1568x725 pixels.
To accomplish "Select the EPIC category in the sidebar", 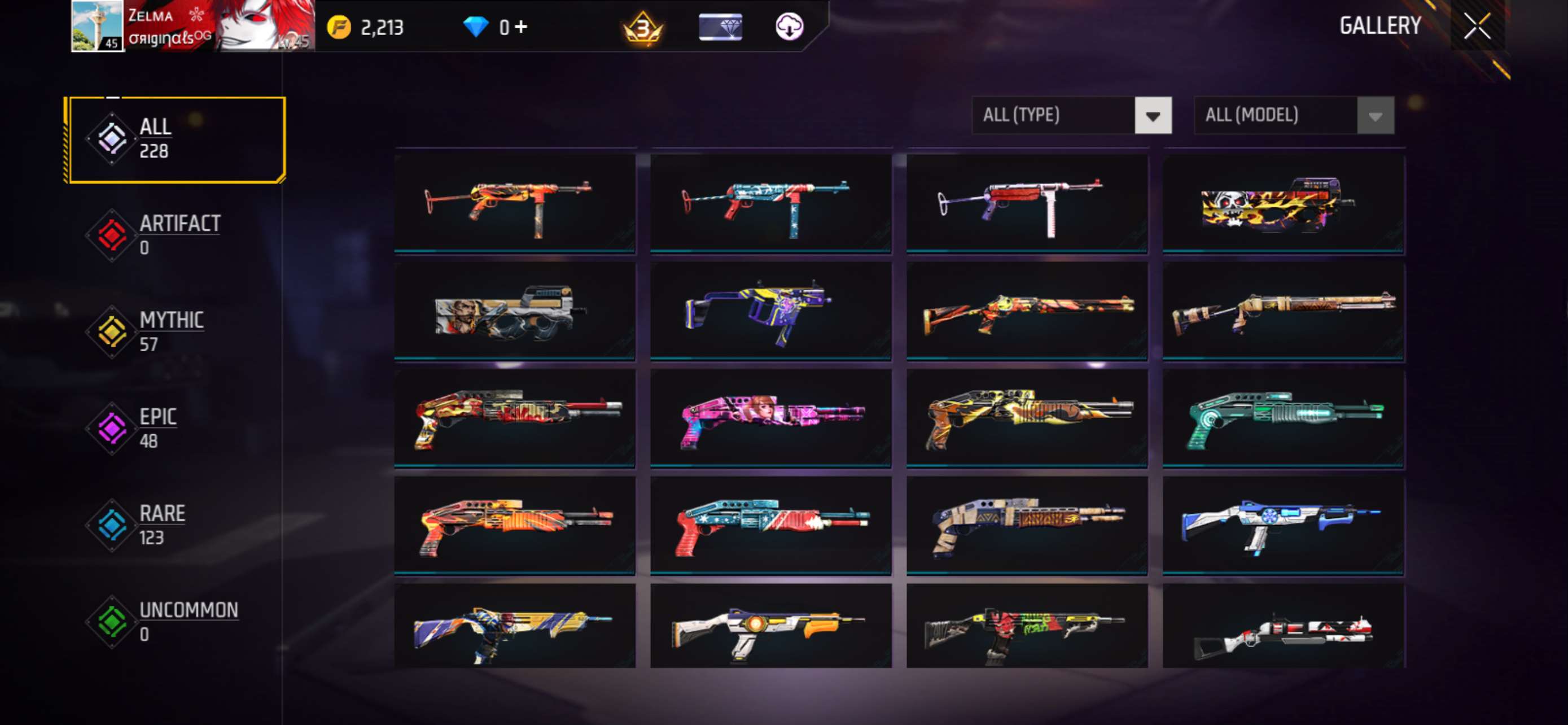I will coord(158,426).
